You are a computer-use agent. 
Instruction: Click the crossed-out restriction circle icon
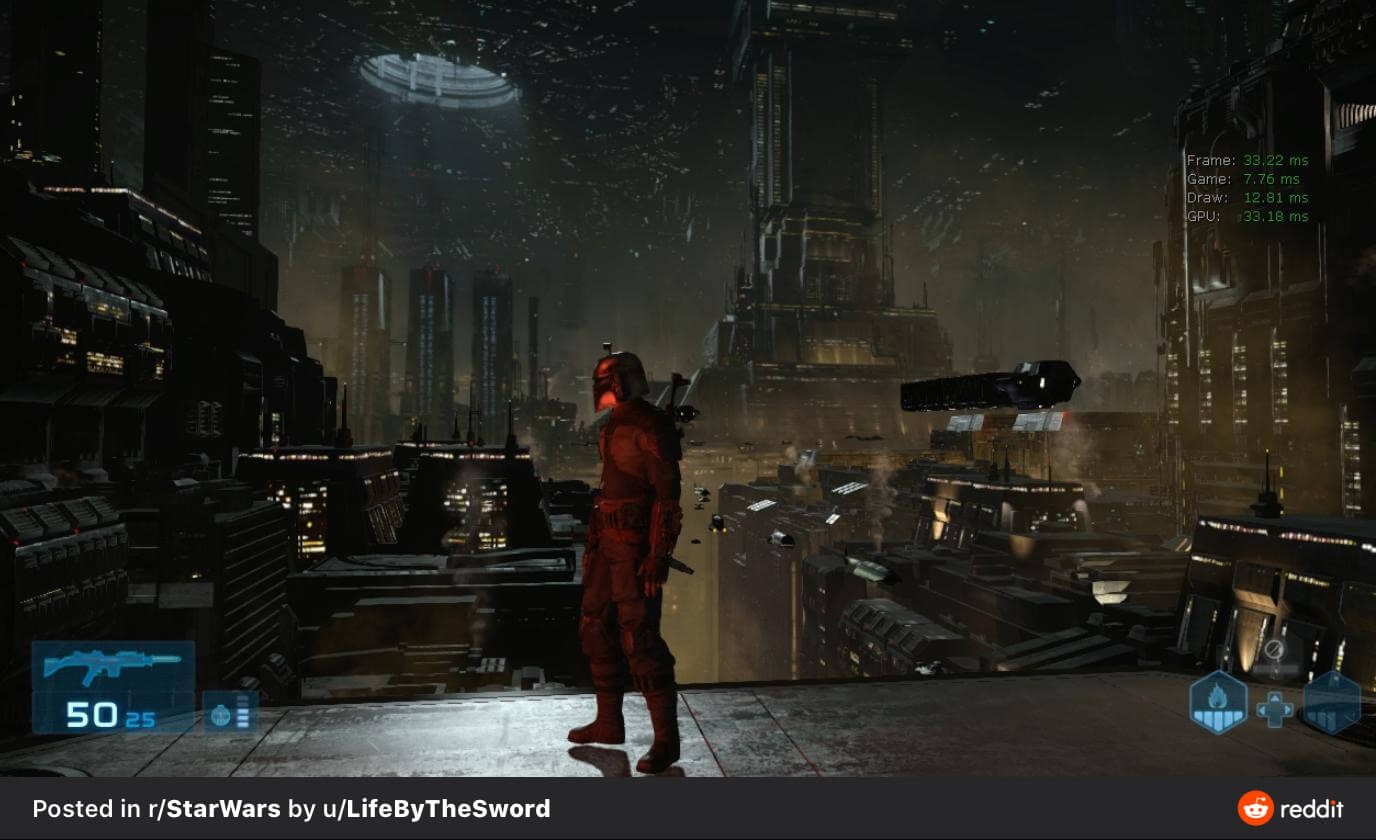click(1274, 649)
